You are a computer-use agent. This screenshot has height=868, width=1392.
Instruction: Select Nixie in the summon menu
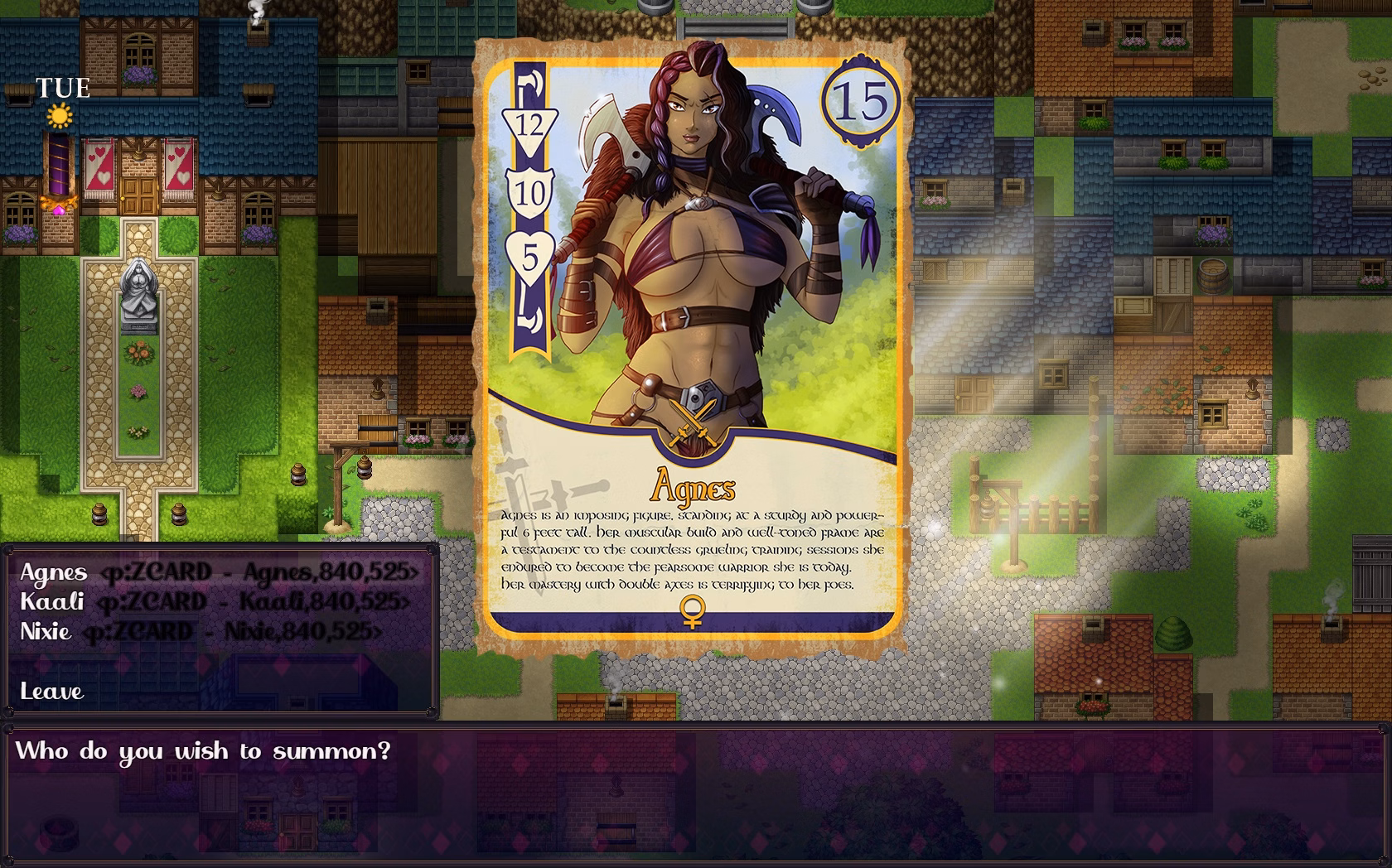click(47, 632)
